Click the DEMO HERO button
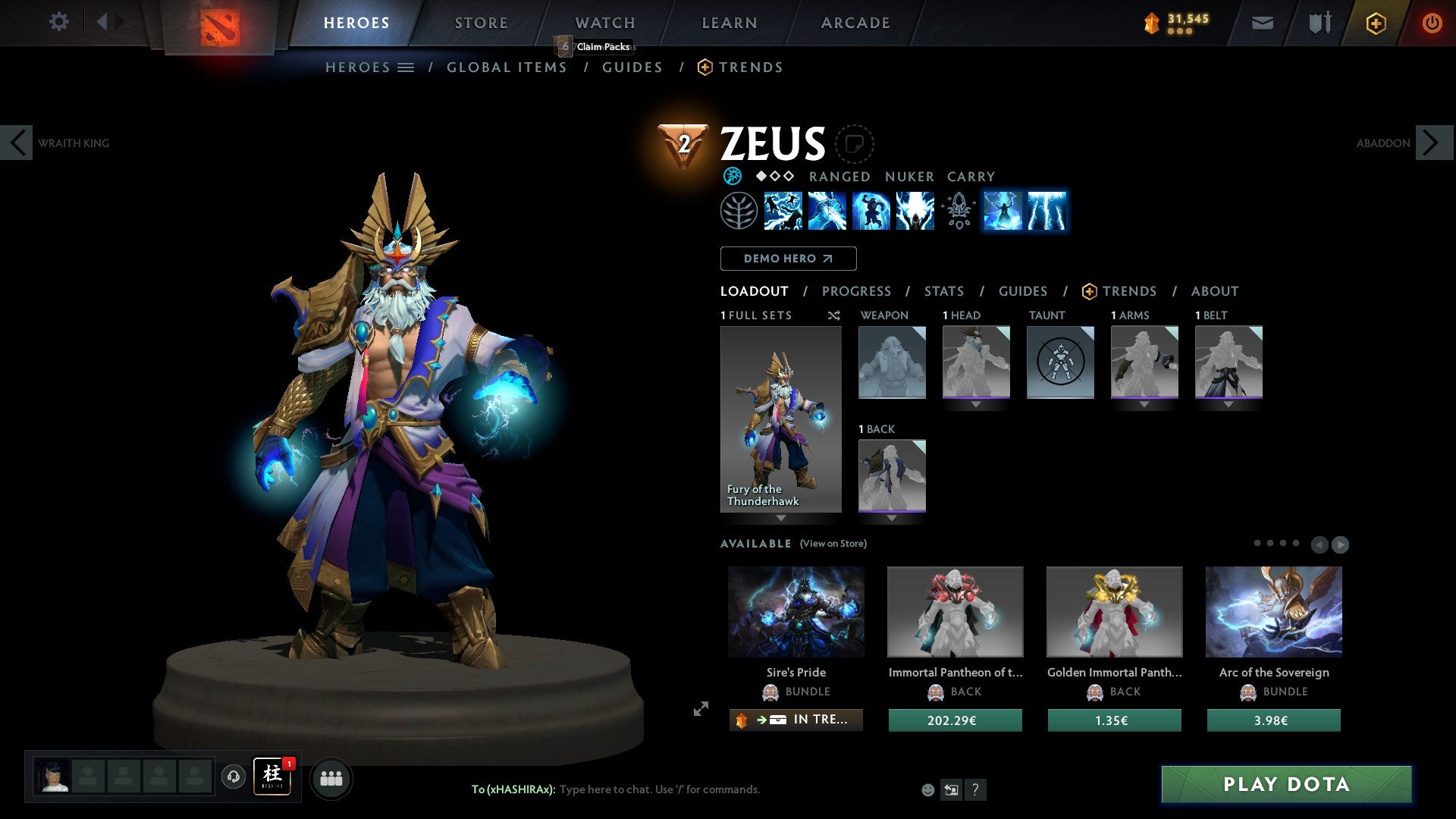1456x819 pixels. 788,258
